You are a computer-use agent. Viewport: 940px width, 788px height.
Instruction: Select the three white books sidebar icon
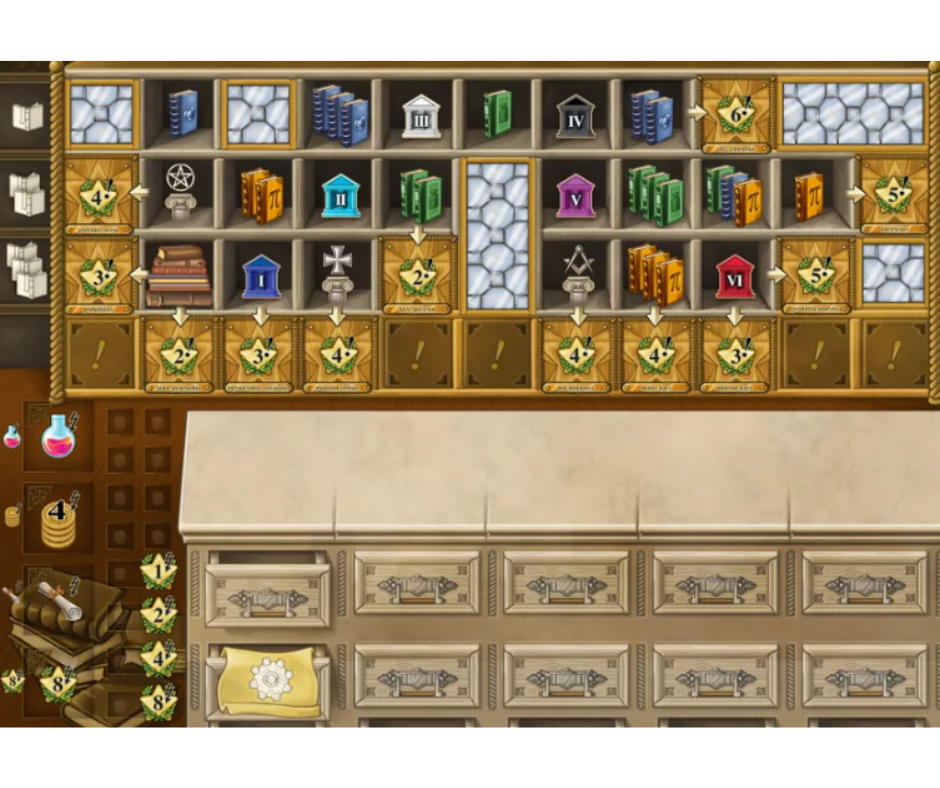pos(27,268)
